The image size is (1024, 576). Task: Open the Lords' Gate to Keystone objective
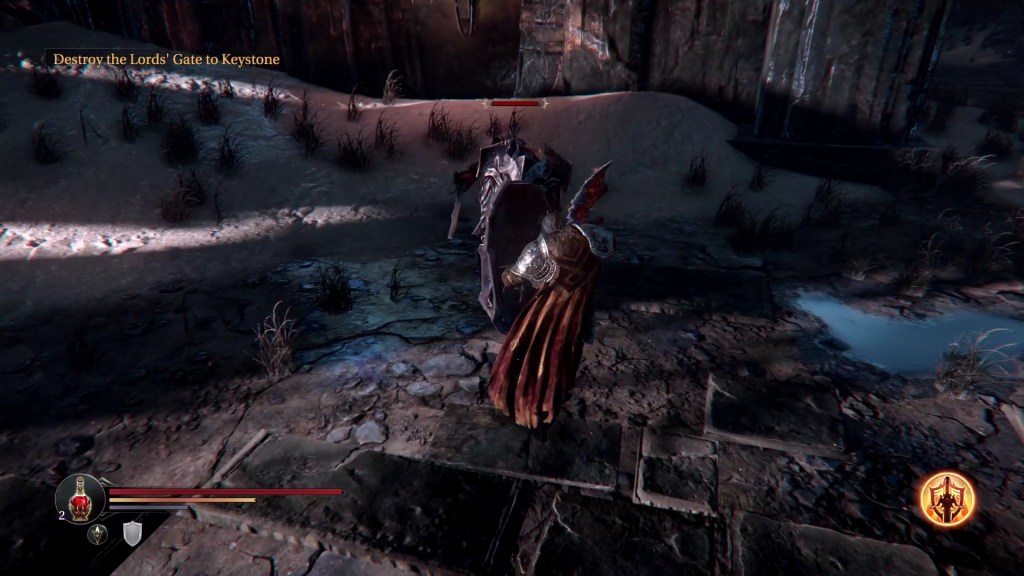[166, 60]
